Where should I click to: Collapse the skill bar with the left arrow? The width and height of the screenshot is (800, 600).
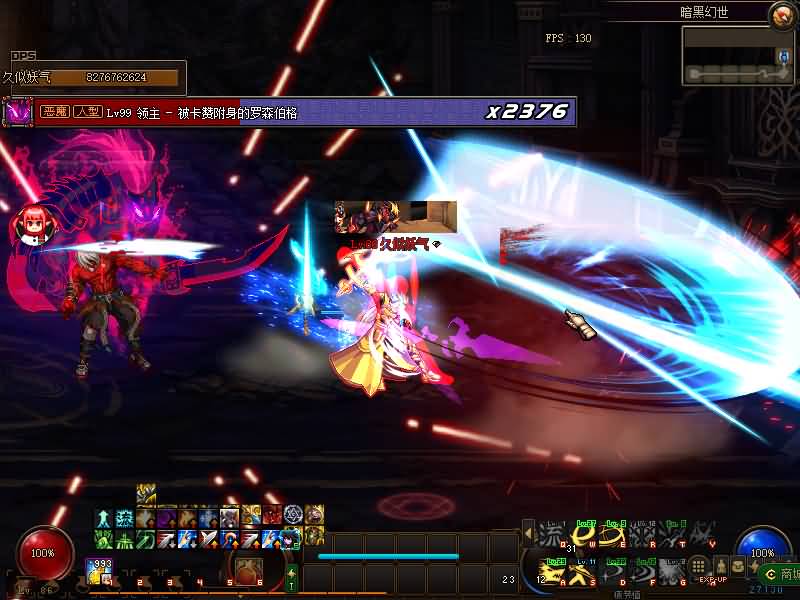click(x=528, y=536)
